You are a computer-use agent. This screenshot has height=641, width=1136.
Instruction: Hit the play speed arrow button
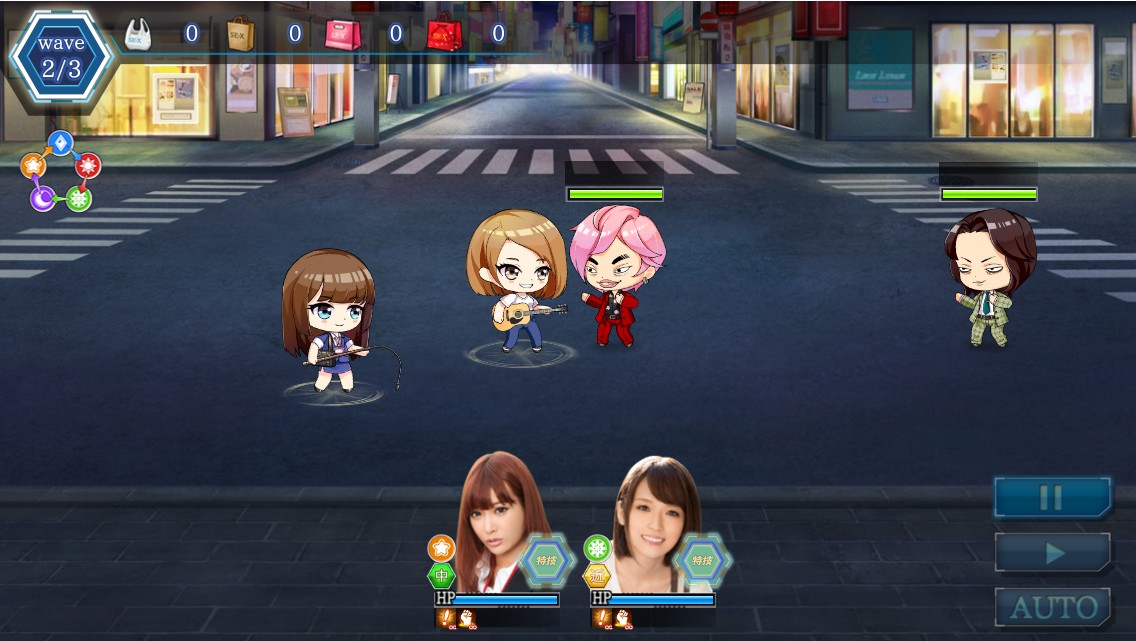coord(1052,552)
